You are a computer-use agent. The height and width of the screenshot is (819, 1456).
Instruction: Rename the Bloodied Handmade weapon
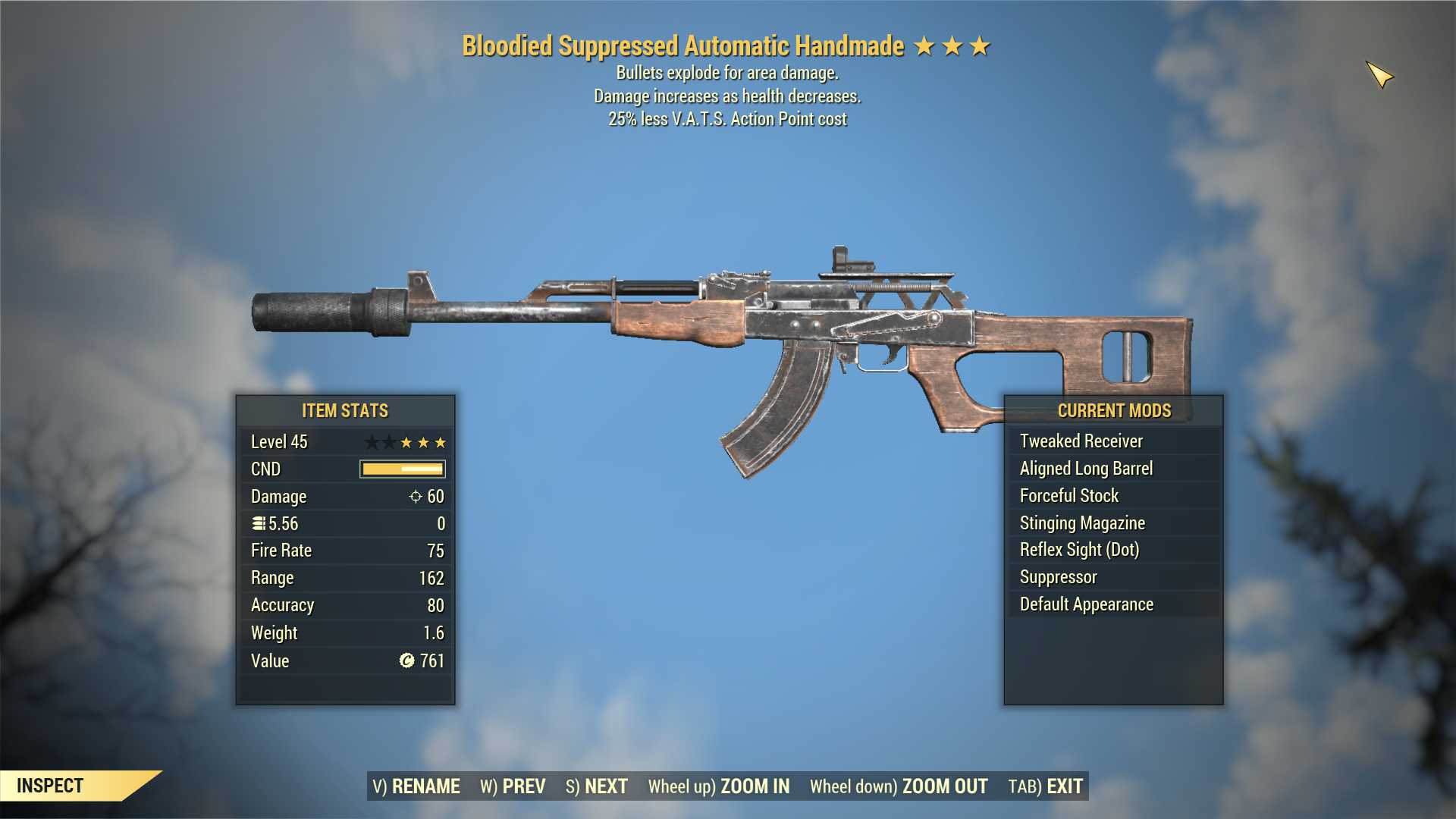[416, 786]
